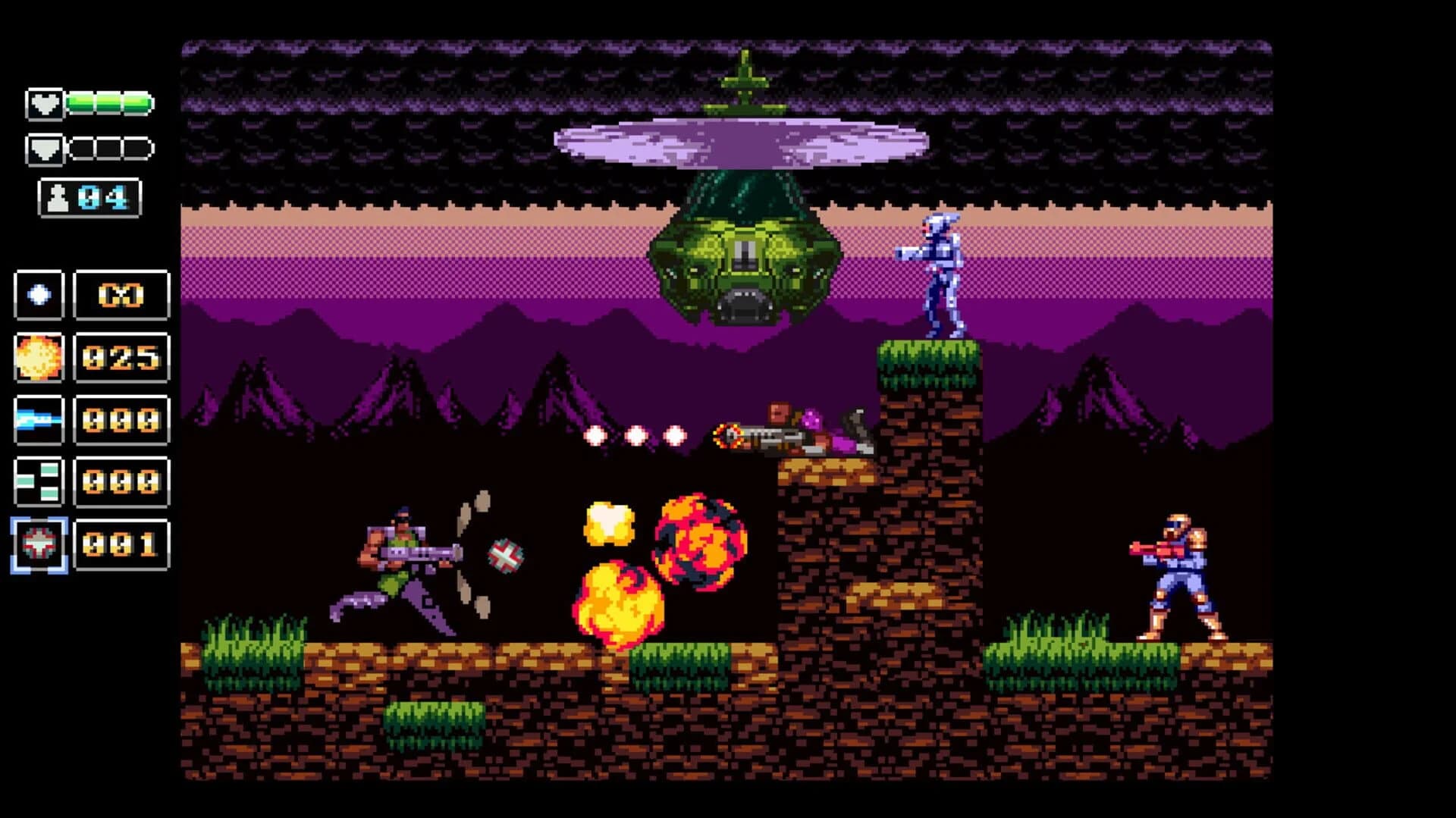Click the infinity ammo symbol for the blaster
Screen dimensions: 1456x818
coord(121,296)
